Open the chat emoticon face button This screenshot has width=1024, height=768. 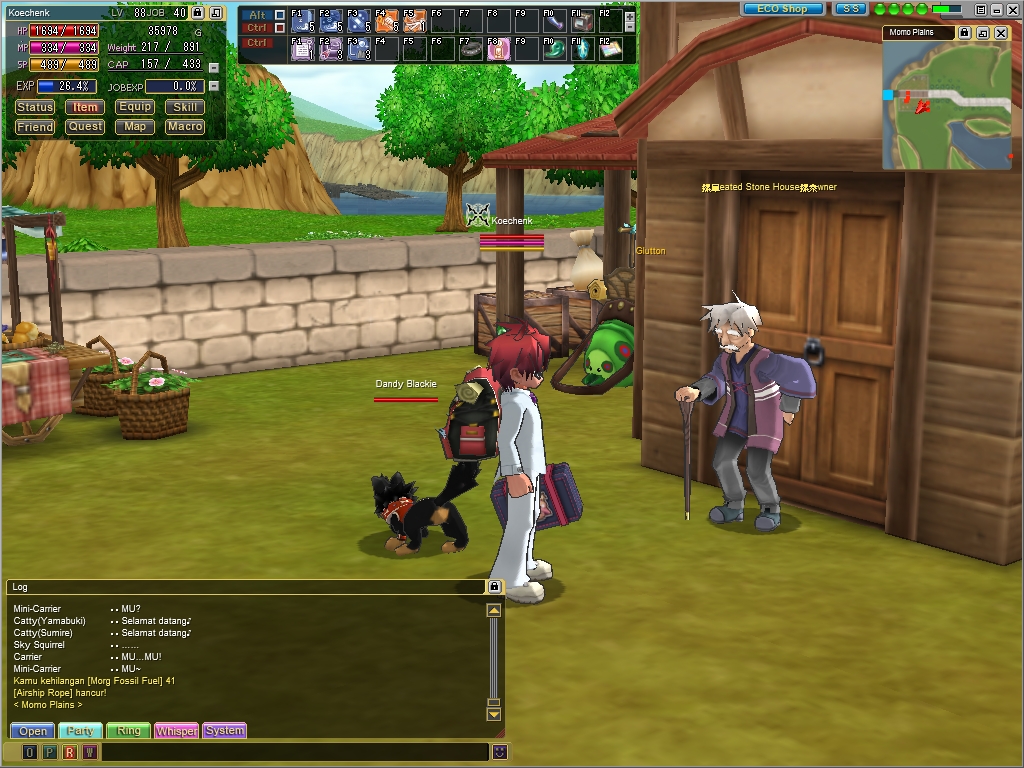point(499,752)
